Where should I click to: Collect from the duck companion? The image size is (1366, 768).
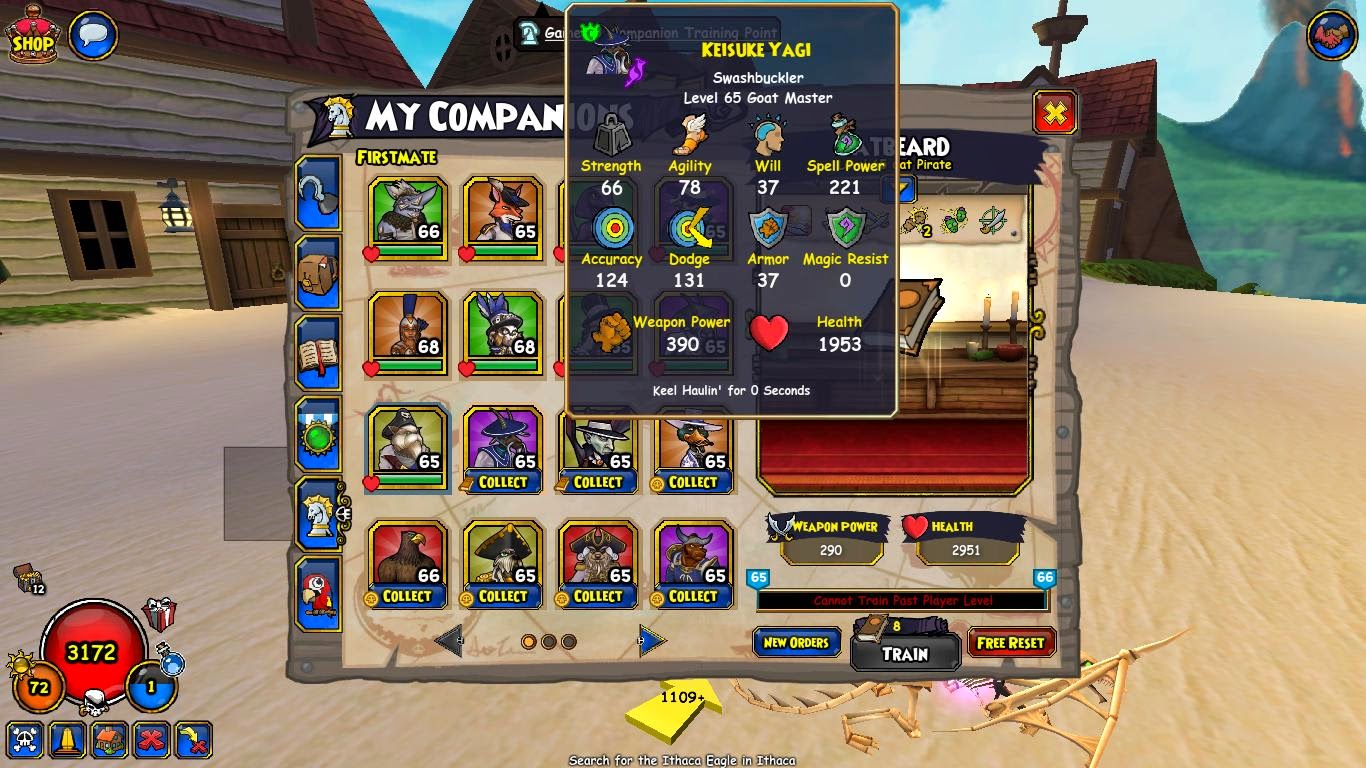tap(693, 482)
